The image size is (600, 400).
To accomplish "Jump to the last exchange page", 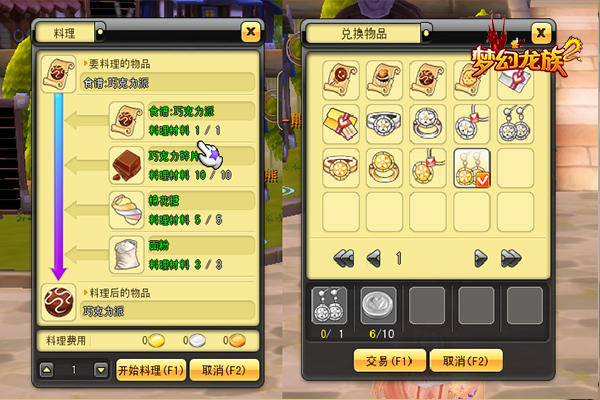I will [510, 258].
